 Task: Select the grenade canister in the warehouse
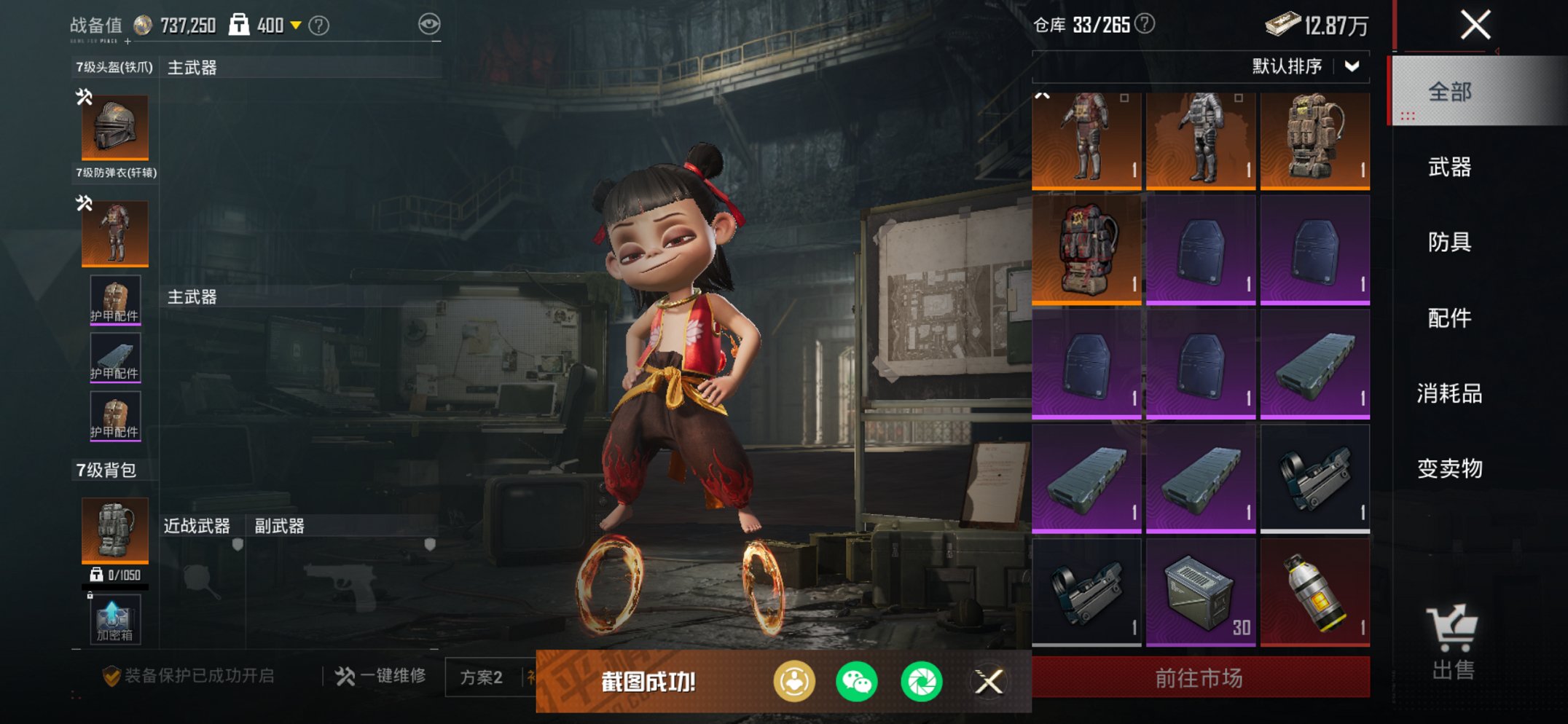[x=1314, y=592]
